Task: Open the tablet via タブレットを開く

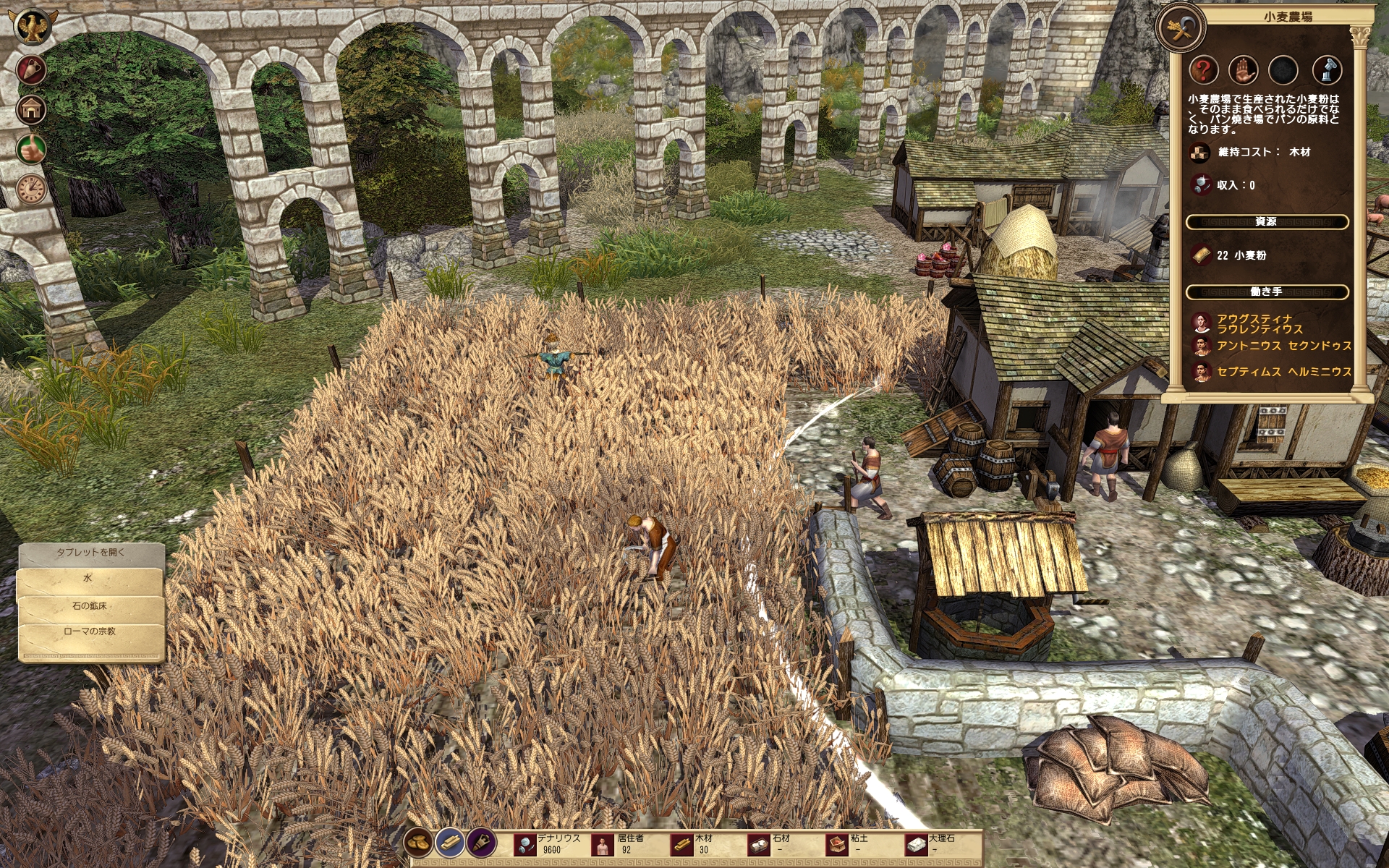Action: tap(91, 553)
